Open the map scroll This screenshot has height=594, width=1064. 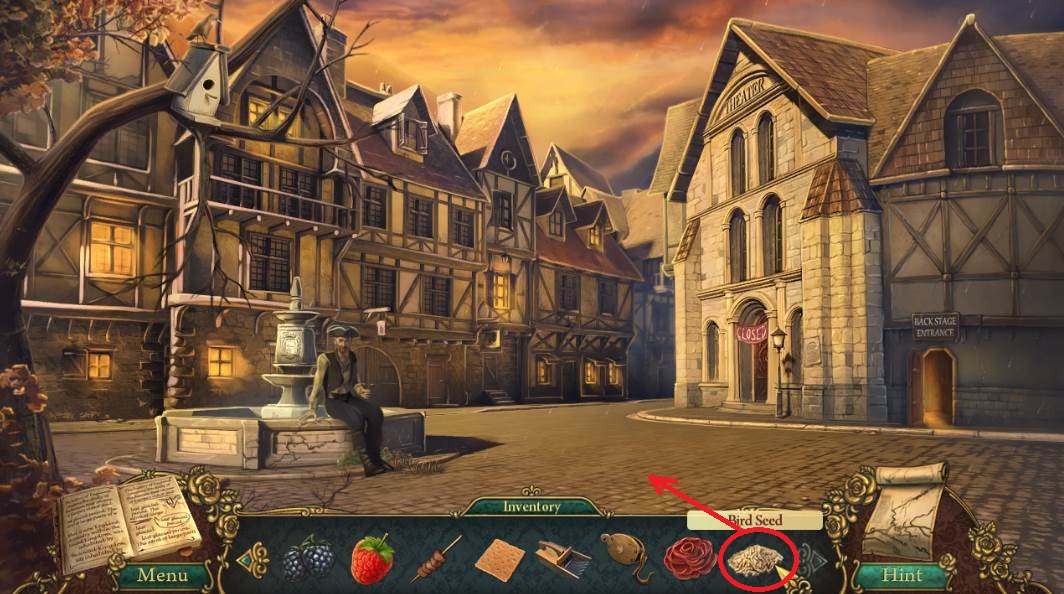click(x=906, y=513)
